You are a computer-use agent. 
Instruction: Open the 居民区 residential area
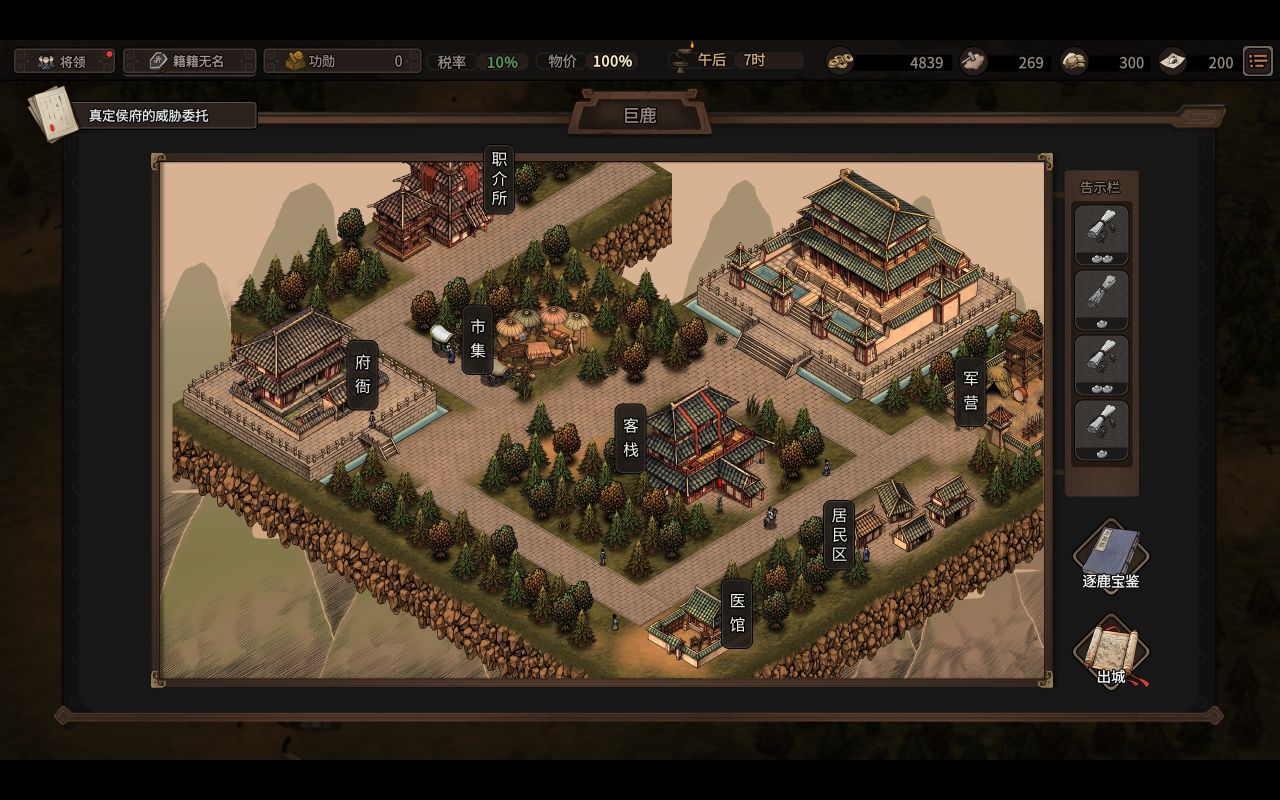pos(839,534)
